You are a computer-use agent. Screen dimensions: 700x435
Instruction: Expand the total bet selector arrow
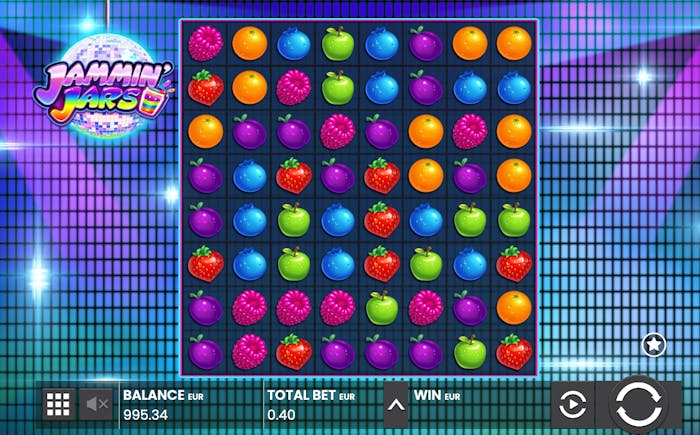(396, 405)
